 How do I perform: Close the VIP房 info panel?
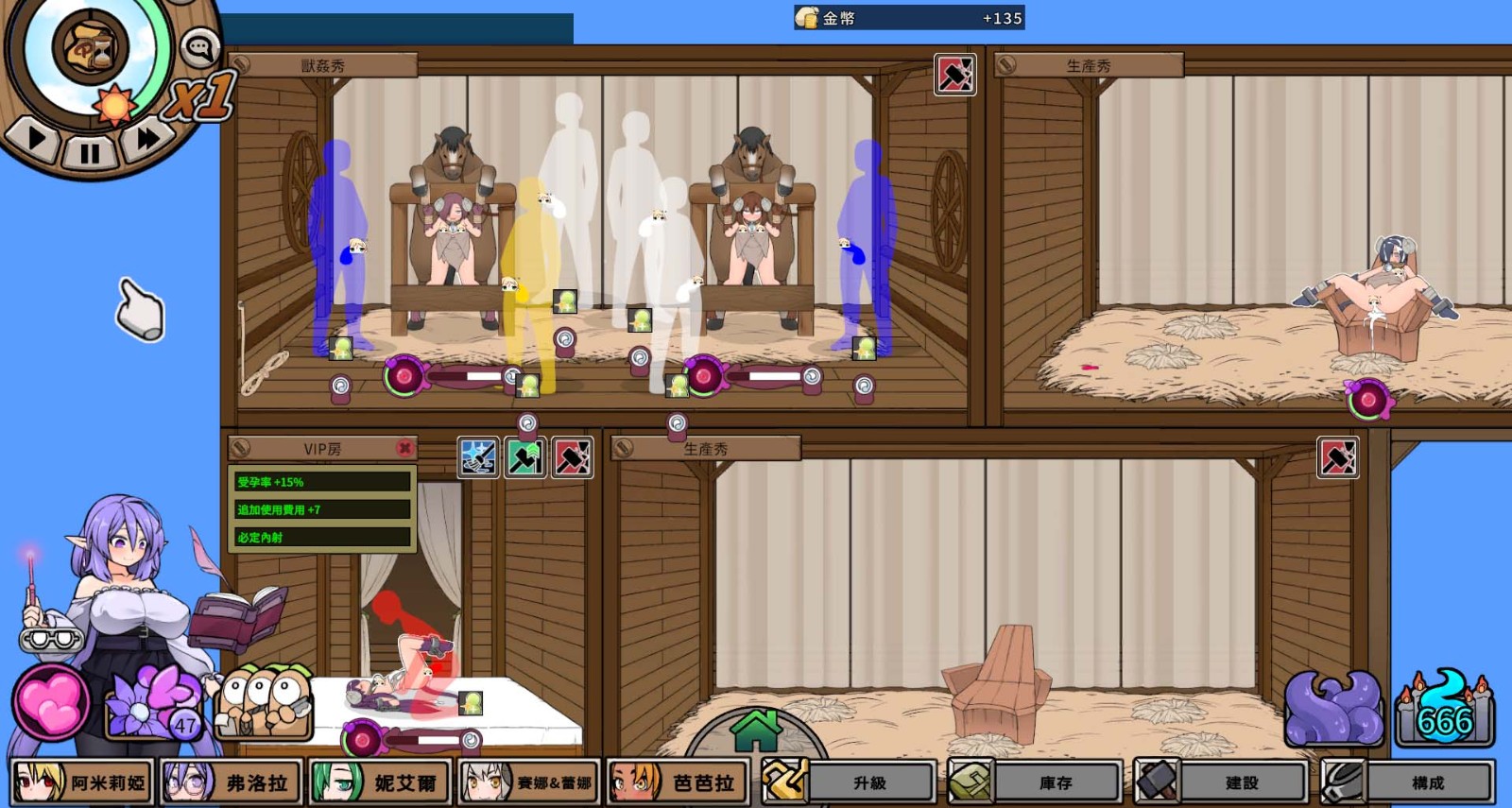pyautogui.click(x=404, y=448)
